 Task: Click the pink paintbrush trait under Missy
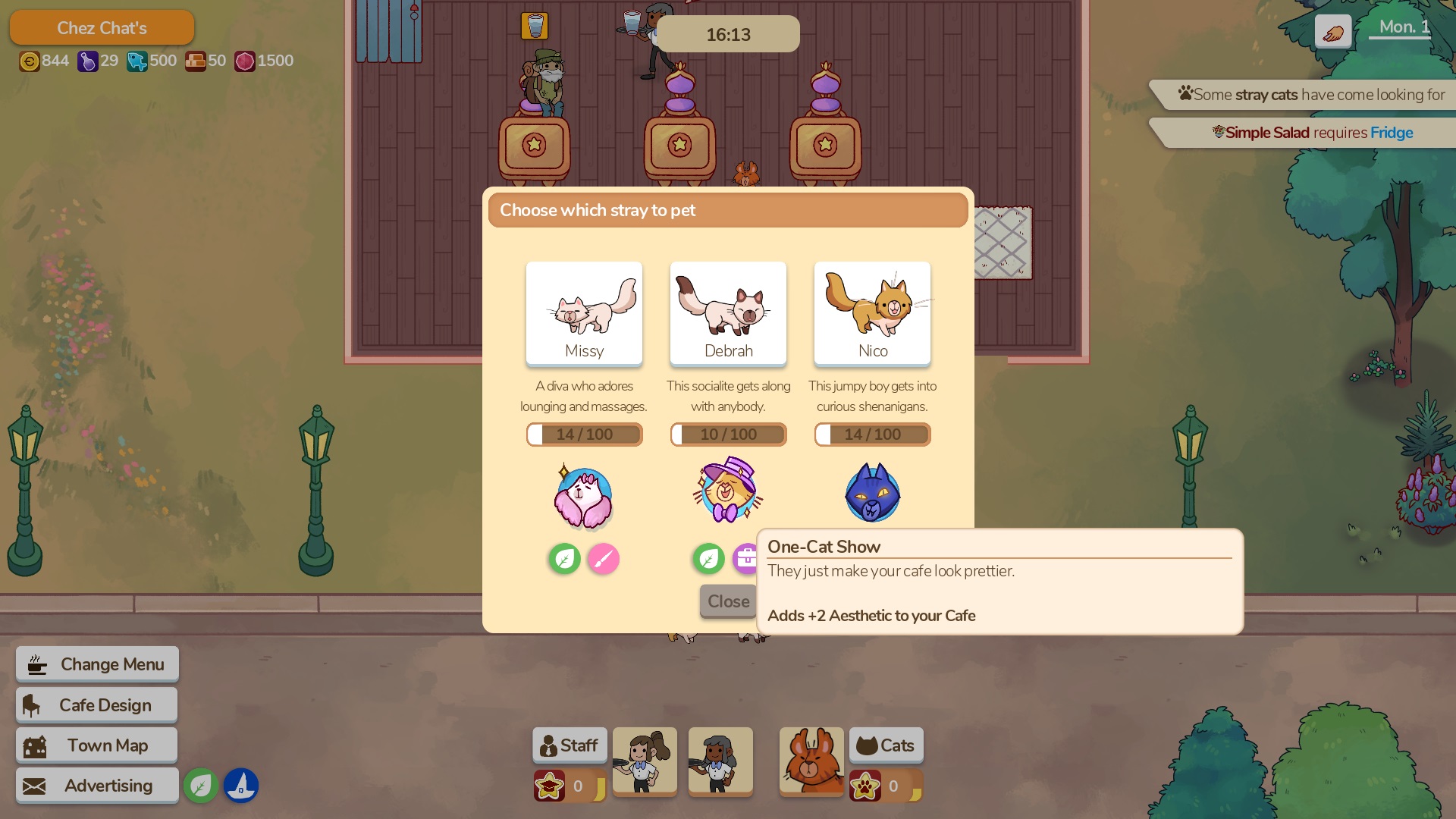click(603, 559)
